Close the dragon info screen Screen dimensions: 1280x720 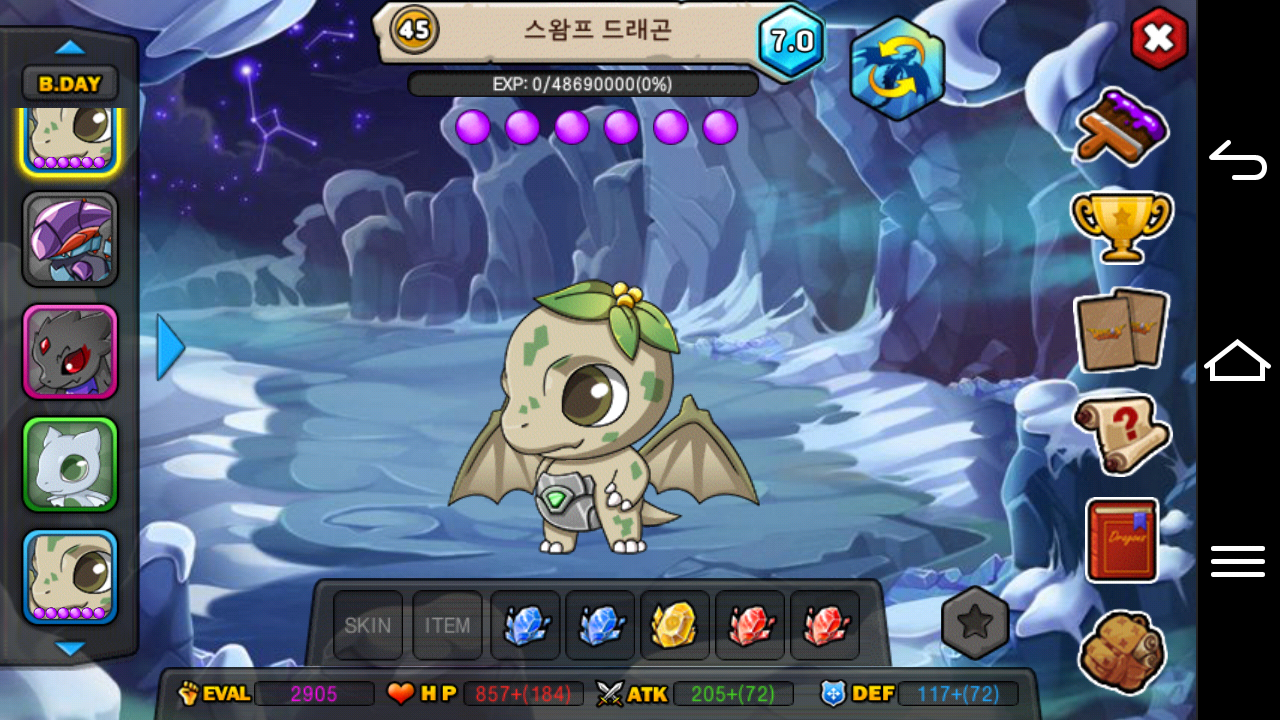pos(1158,39)
